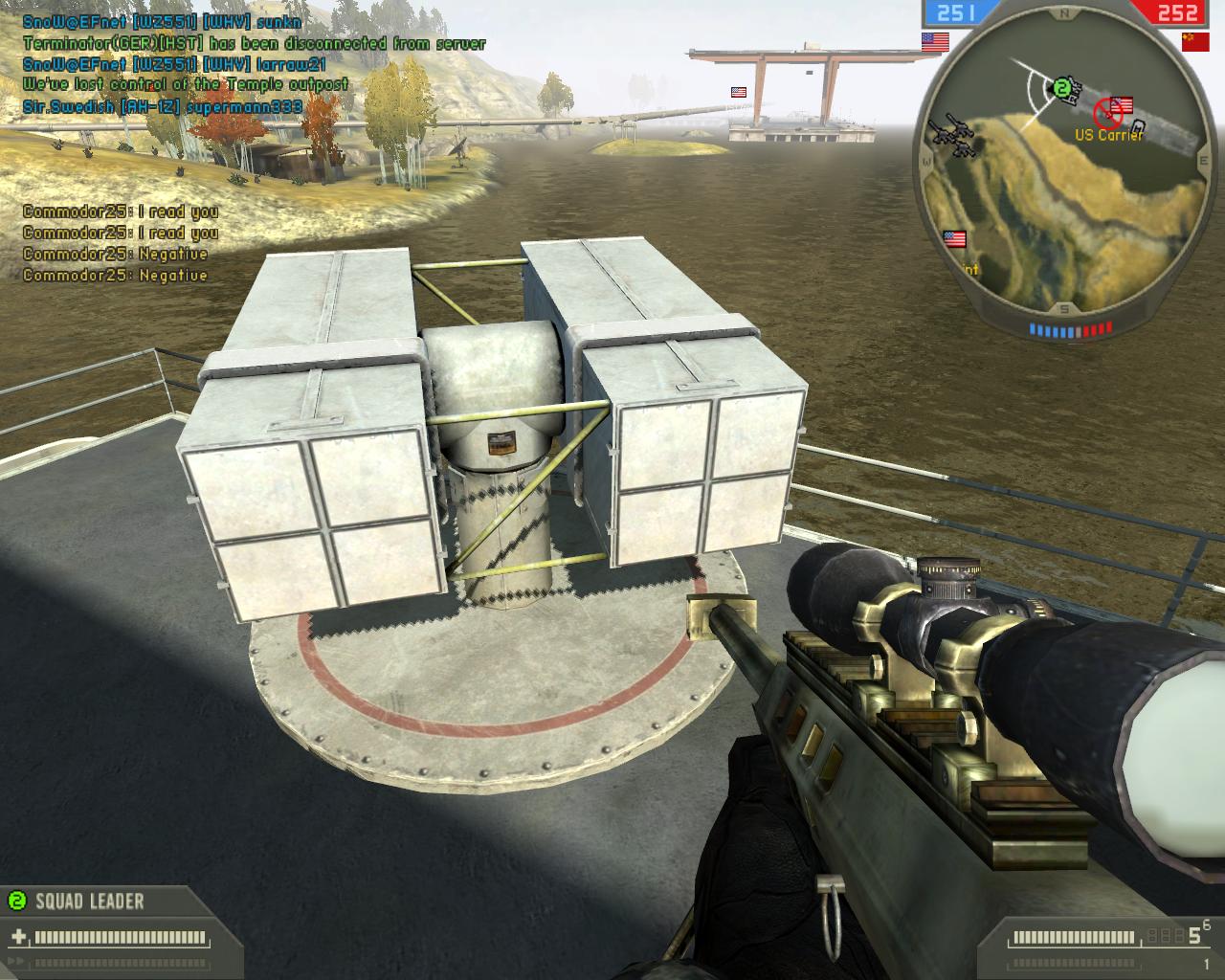The height and width of the screenshot is (980, 1225).
Task: Click the US team flag beside the blue score
Action: pos(935,41)
